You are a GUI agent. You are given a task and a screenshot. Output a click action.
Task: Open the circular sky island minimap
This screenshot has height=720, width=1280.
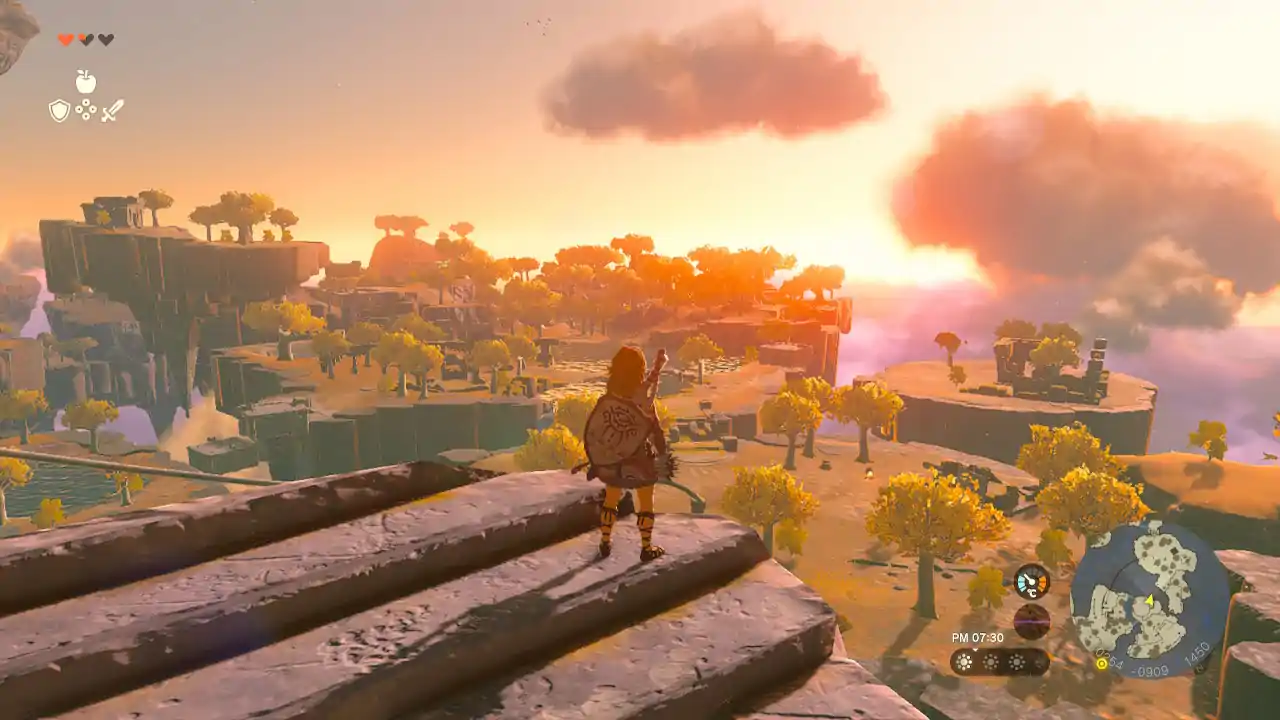[1149, 598]
